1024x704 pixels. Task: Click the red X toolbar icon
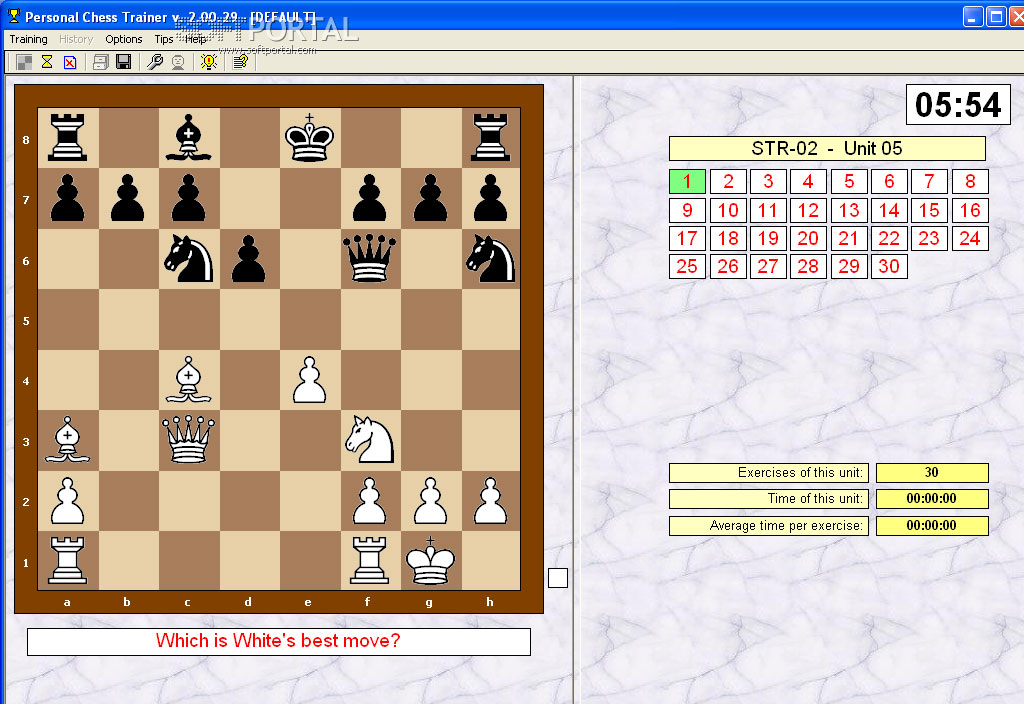(x=70, y=62)
